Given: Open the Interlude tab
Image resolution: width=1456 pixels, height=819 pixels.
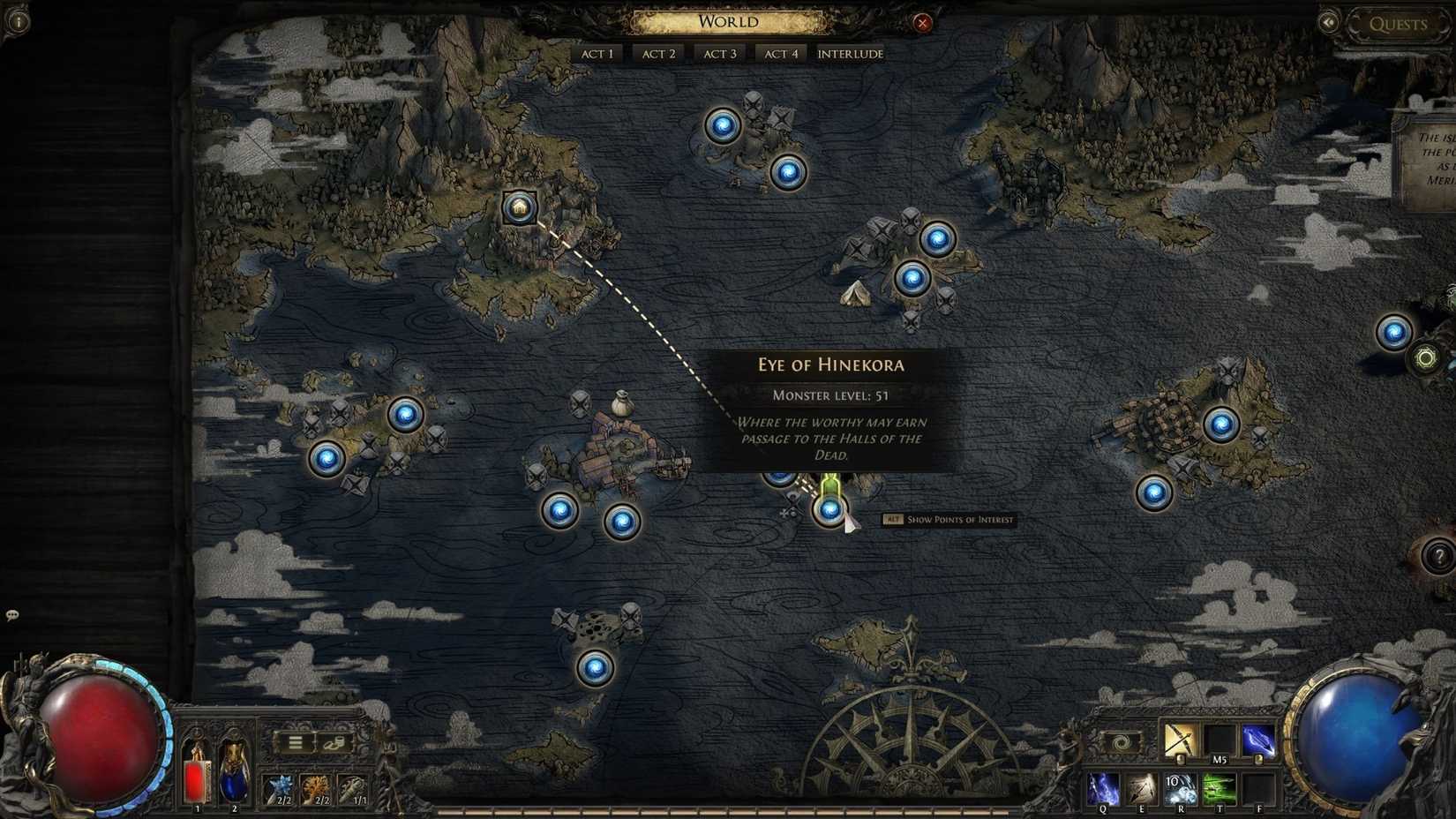Looking at the screenshot, I should [850, 53].
